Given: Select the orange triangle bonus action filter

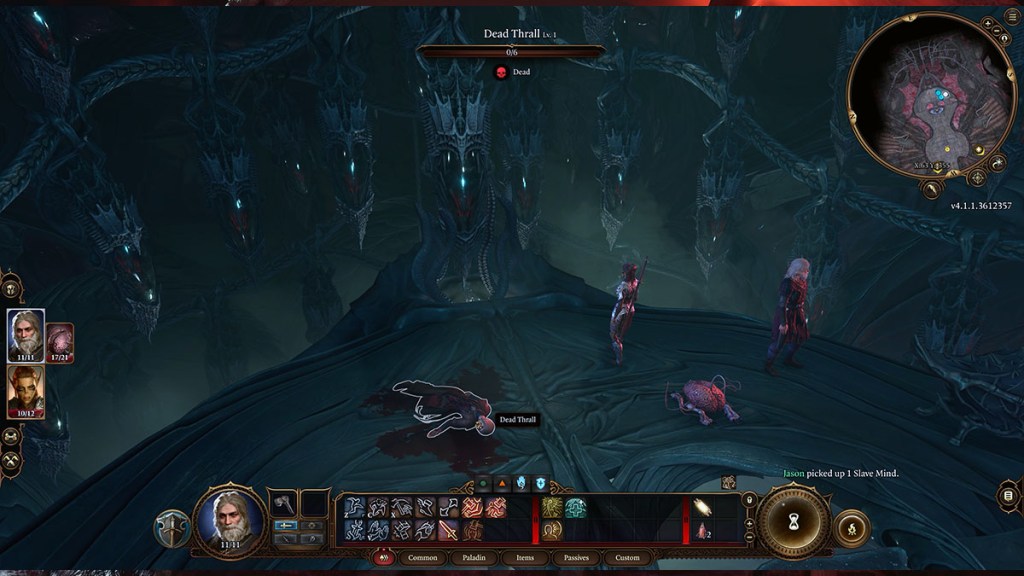Looking at the screenshot, I should [502, 483].
